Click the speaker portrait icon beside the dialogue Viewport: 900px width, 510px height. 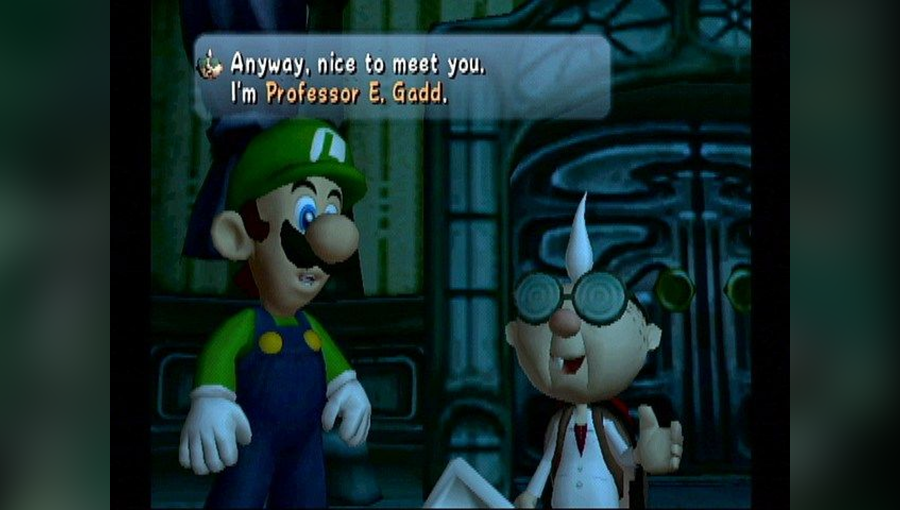click(211, 65)
